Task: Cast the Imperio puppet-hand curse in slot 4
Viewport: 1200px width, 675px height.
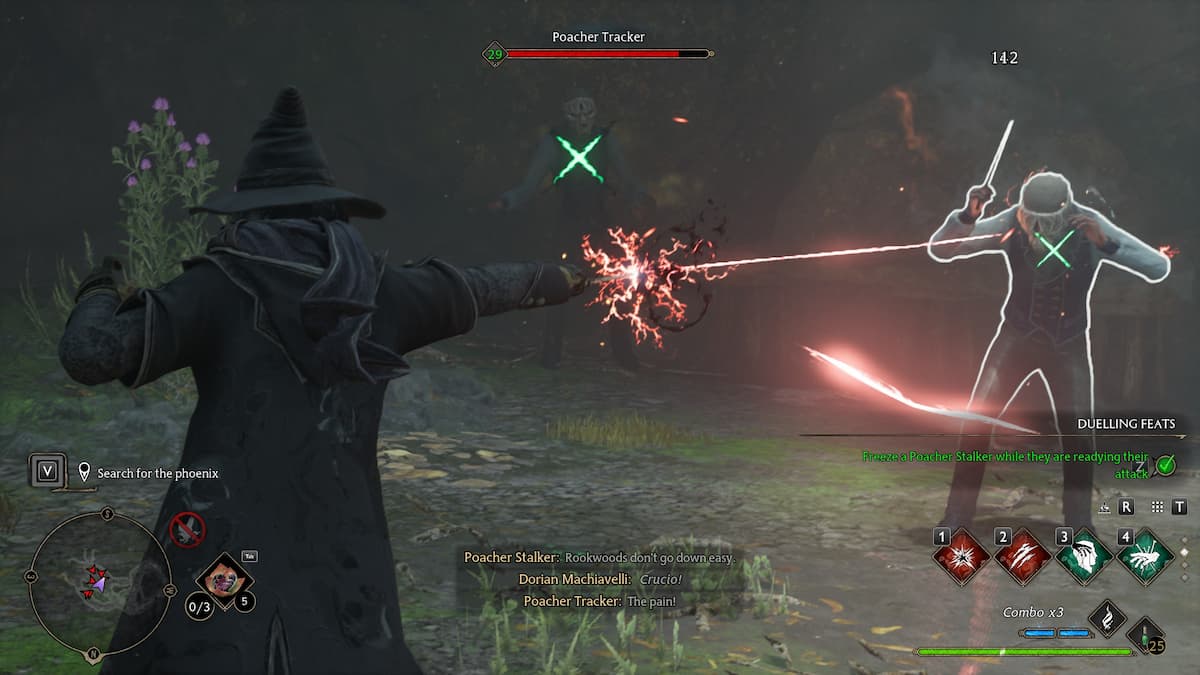Action: click(x=1145, y=557)
